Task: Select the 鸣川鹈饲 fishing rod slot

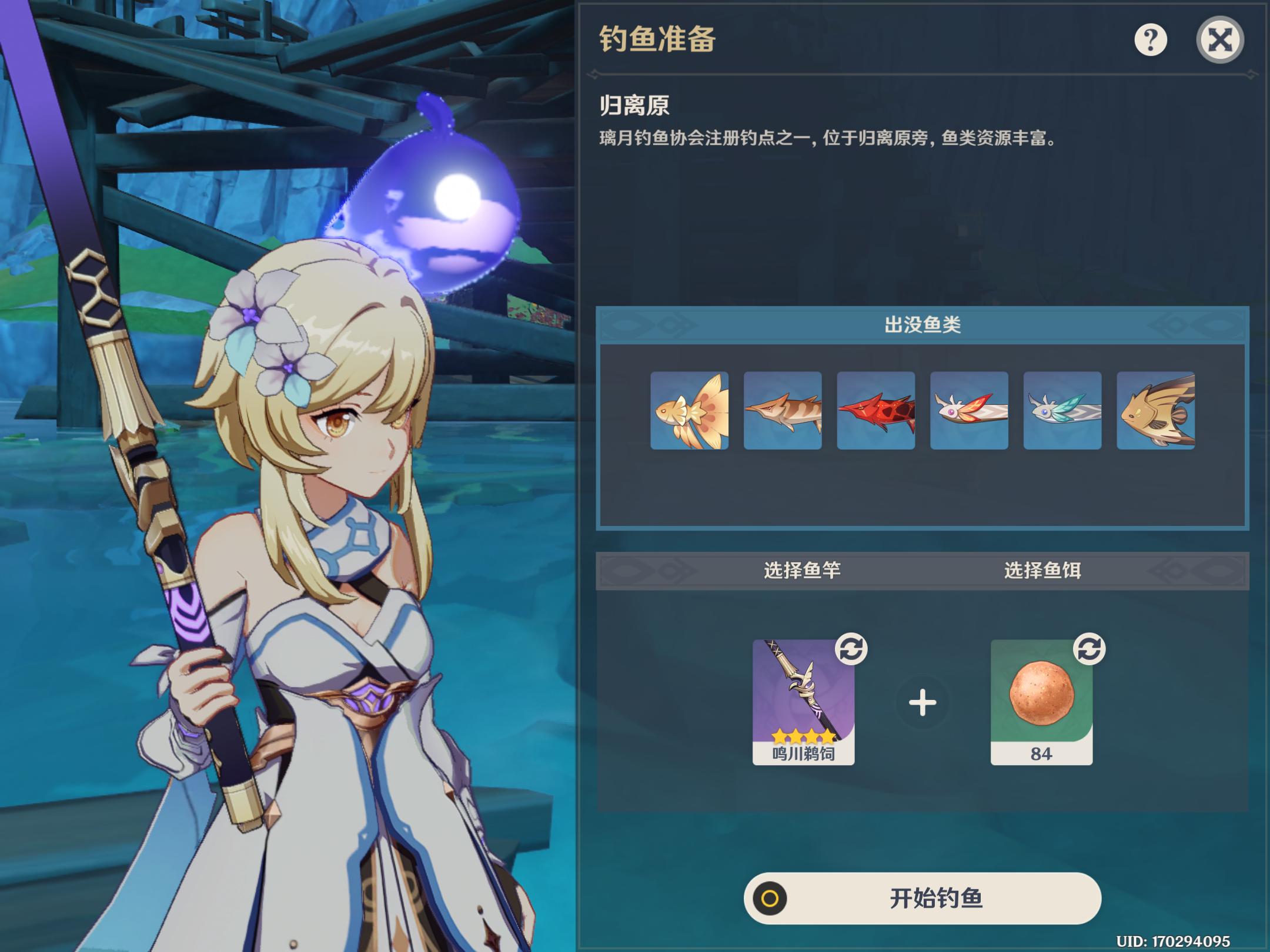Action: [803, 702]
